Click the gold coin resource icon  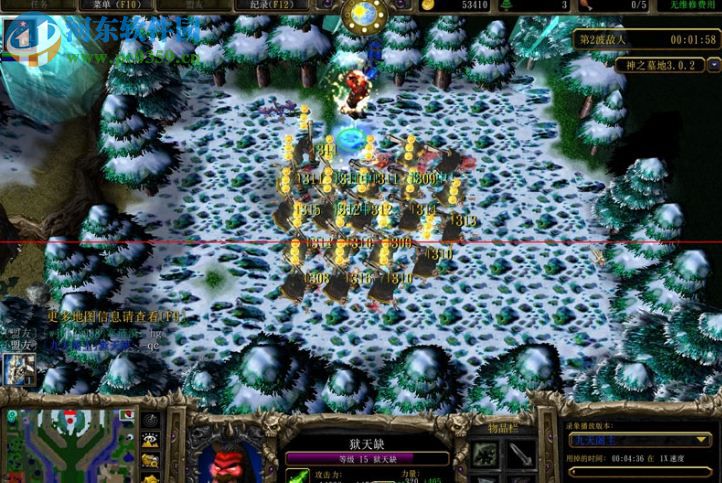(428, 6)
